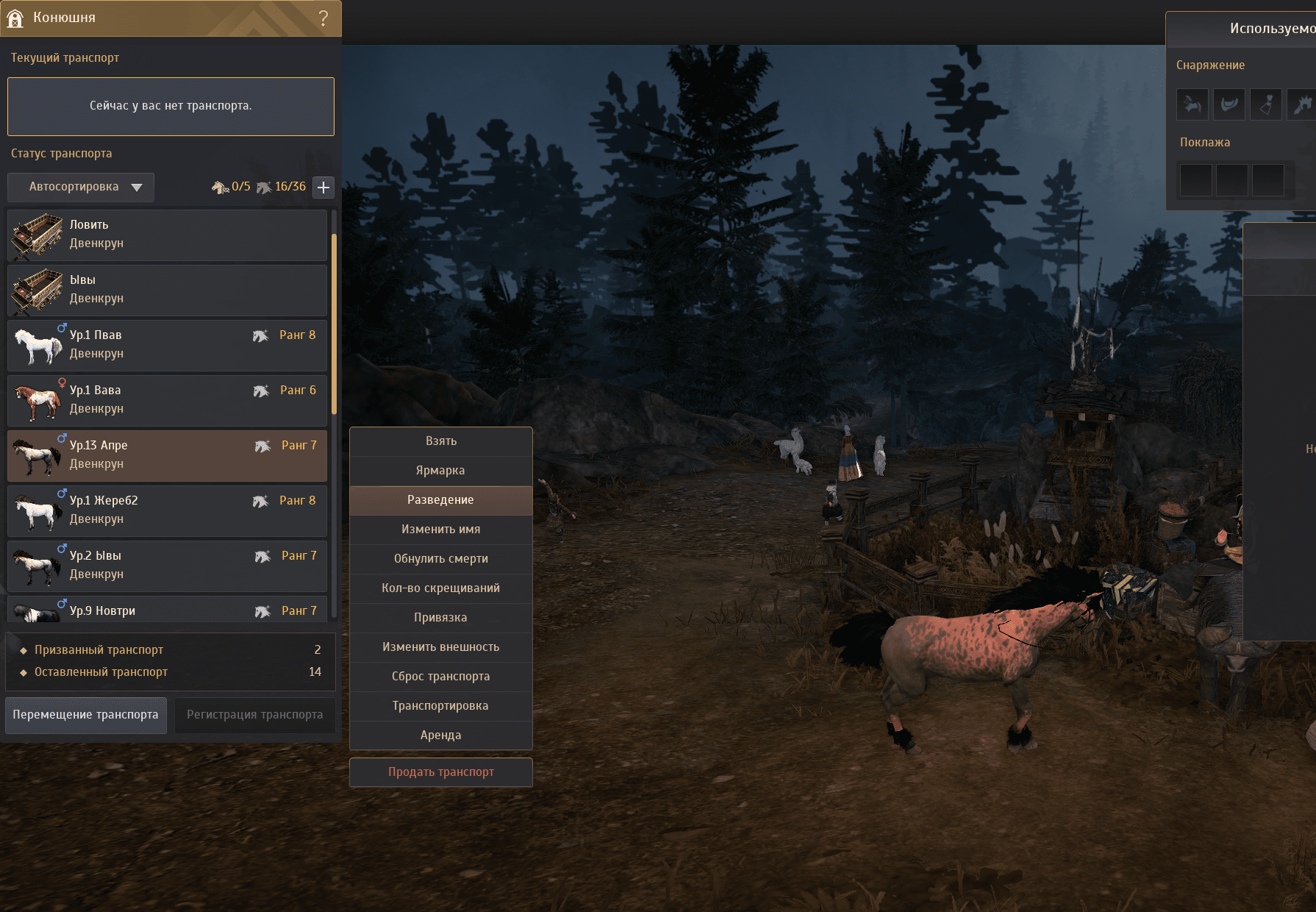
Task: Choose Привязка from the menu
Action: tap(440, 618)
